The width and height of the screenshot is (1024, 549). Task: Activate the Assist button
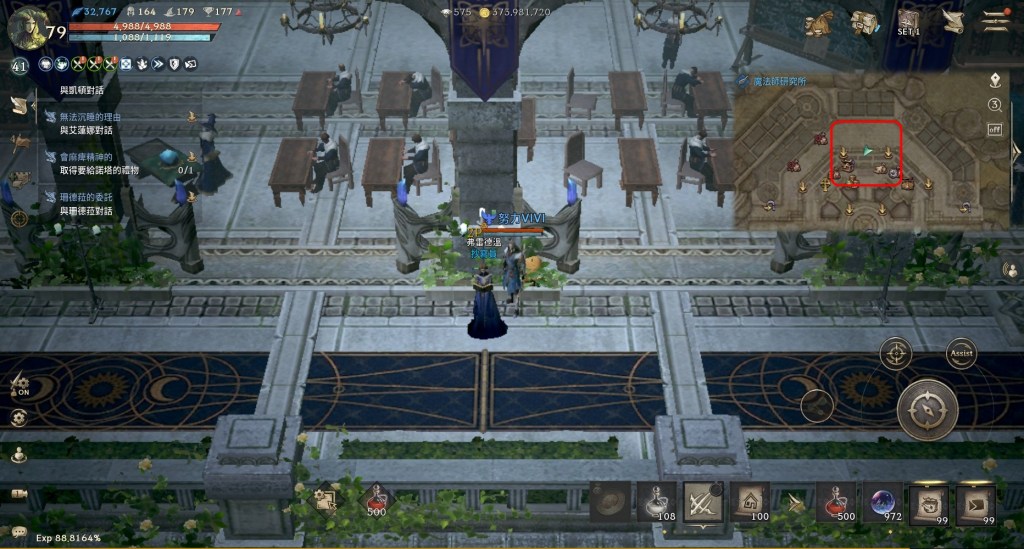coord(961,352)
